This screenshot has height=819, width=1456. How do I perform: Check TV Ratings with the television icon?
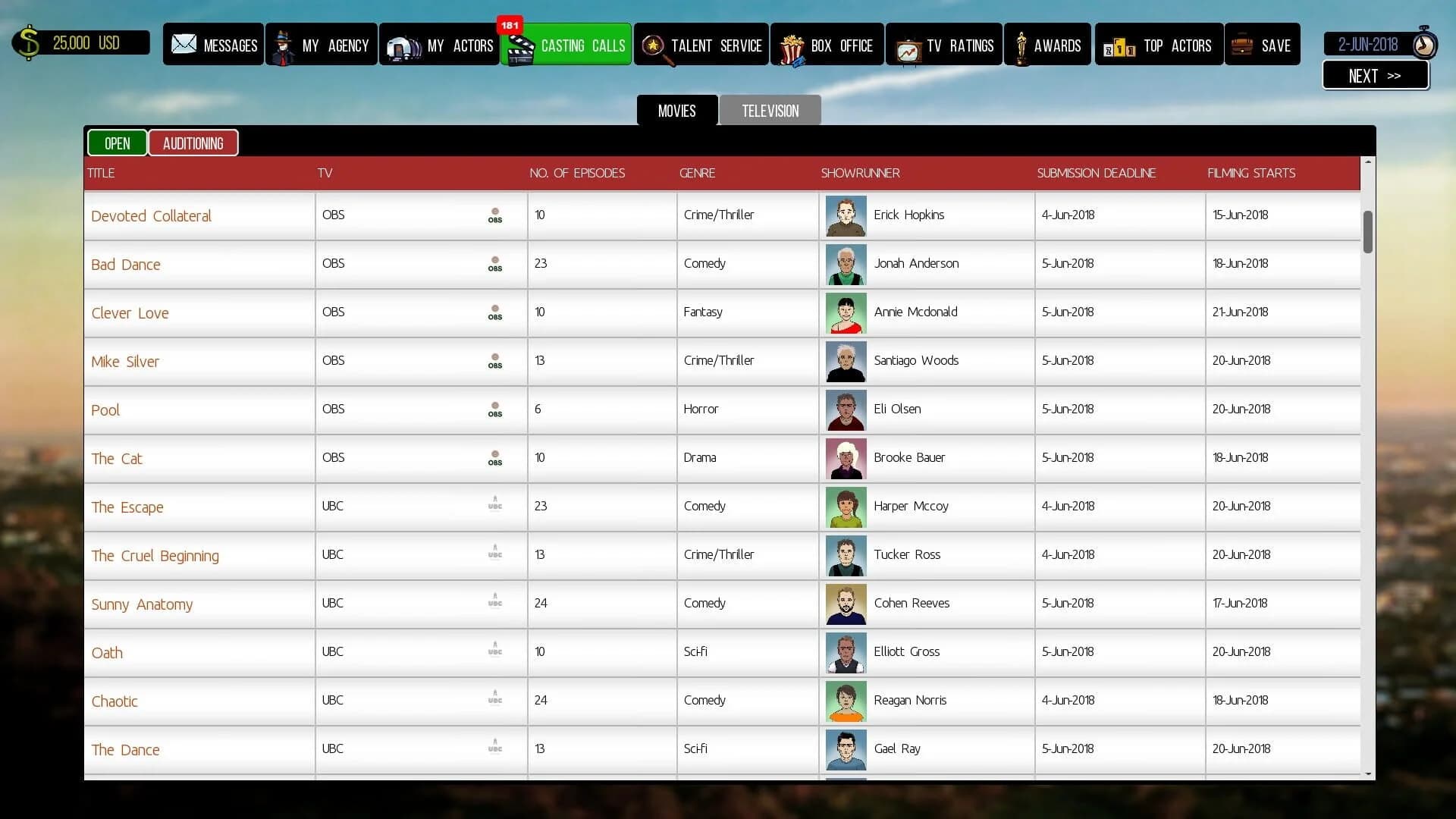[x=908, y=44]
